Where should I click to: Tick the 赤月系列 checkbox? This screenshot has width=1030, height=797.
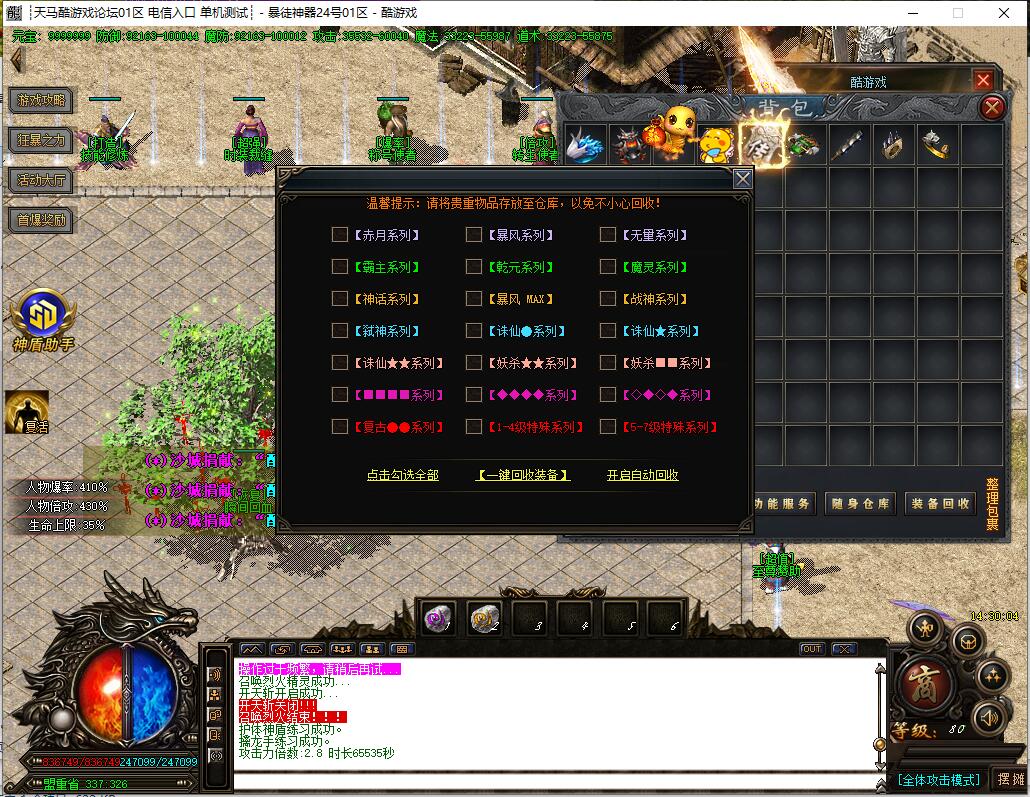pos(340,235)
